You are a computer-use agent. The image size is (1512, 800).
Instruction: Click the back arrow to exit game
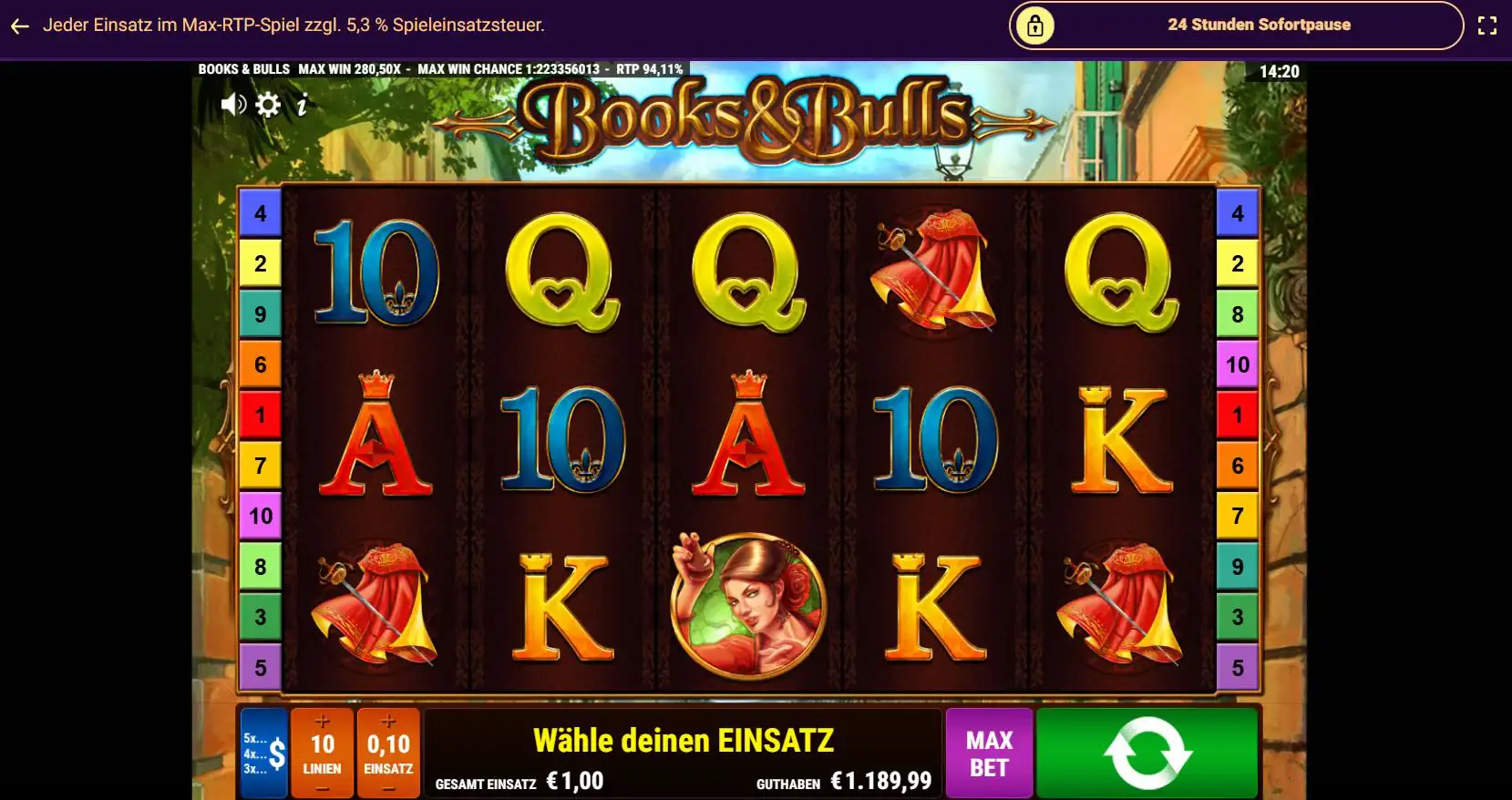point(19,26)
